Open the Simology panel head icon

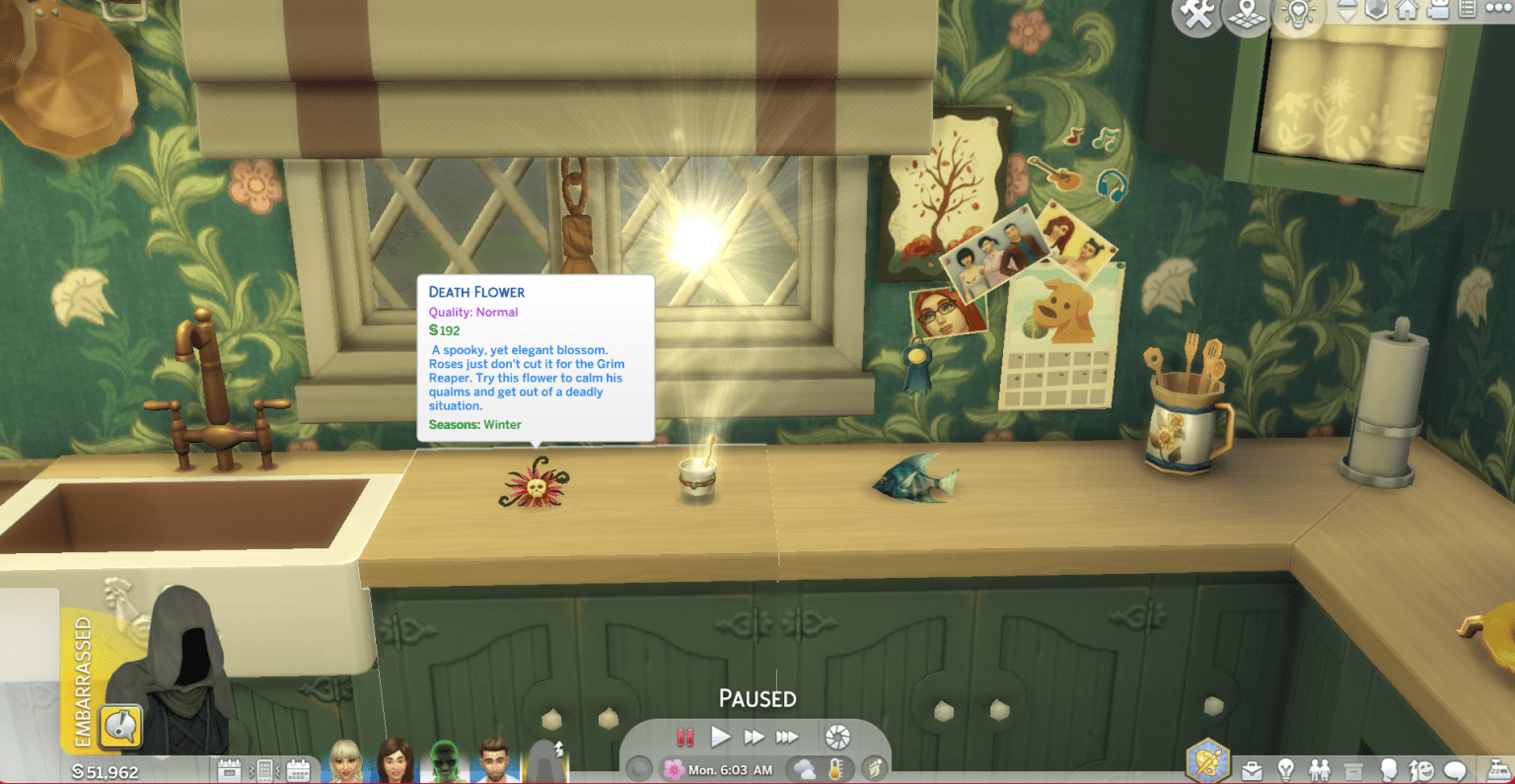[x=1390, y=768]
